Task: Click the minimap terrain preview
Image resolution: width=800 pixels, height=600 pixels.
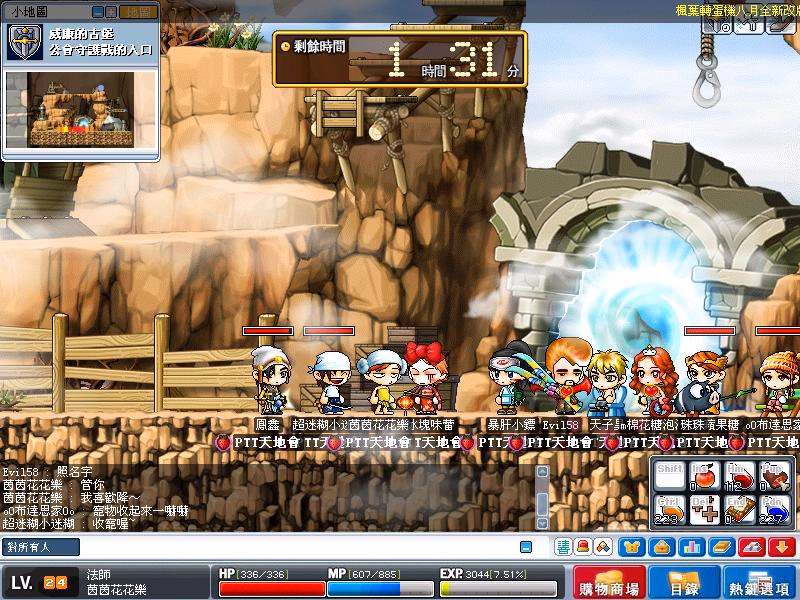Action: (82, 108)
